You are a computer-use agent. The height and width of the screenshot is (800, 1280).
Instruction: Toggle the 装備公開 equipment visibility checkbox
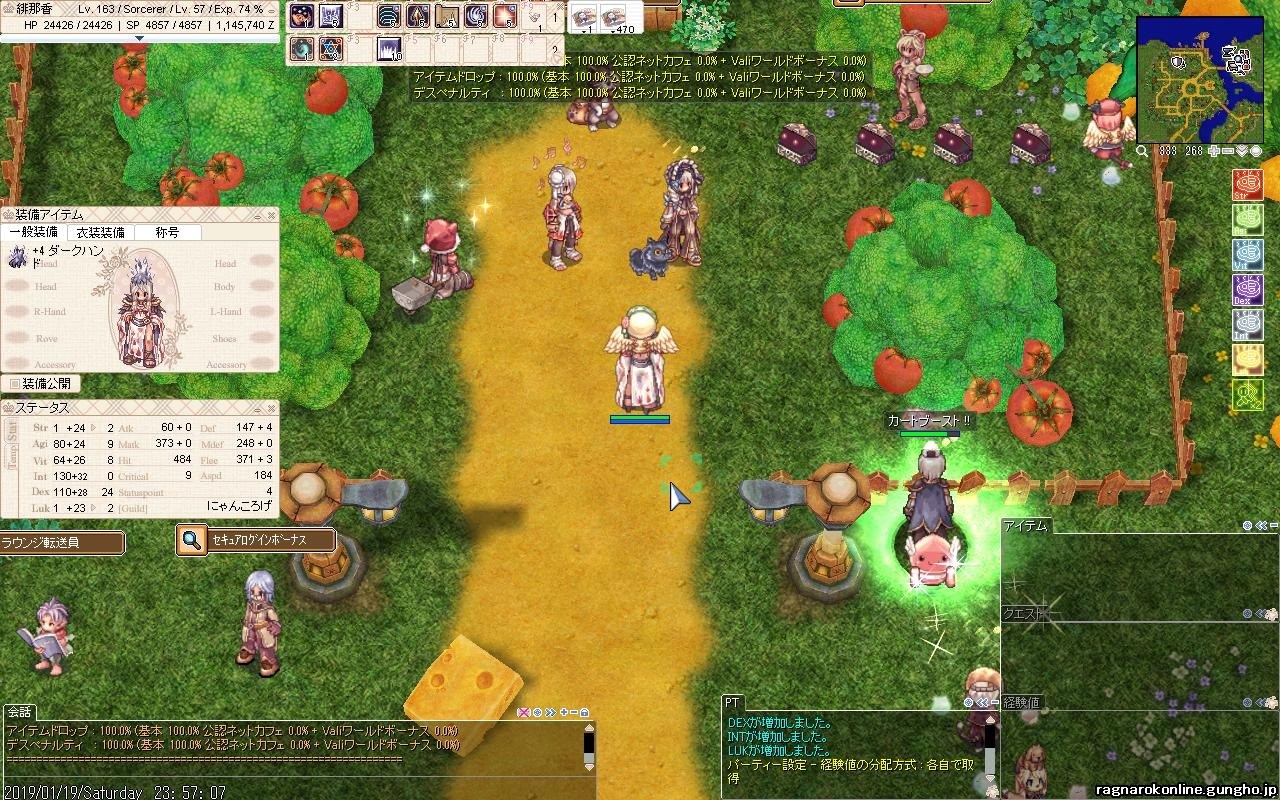pyautogui.click(x=15, y=383)
